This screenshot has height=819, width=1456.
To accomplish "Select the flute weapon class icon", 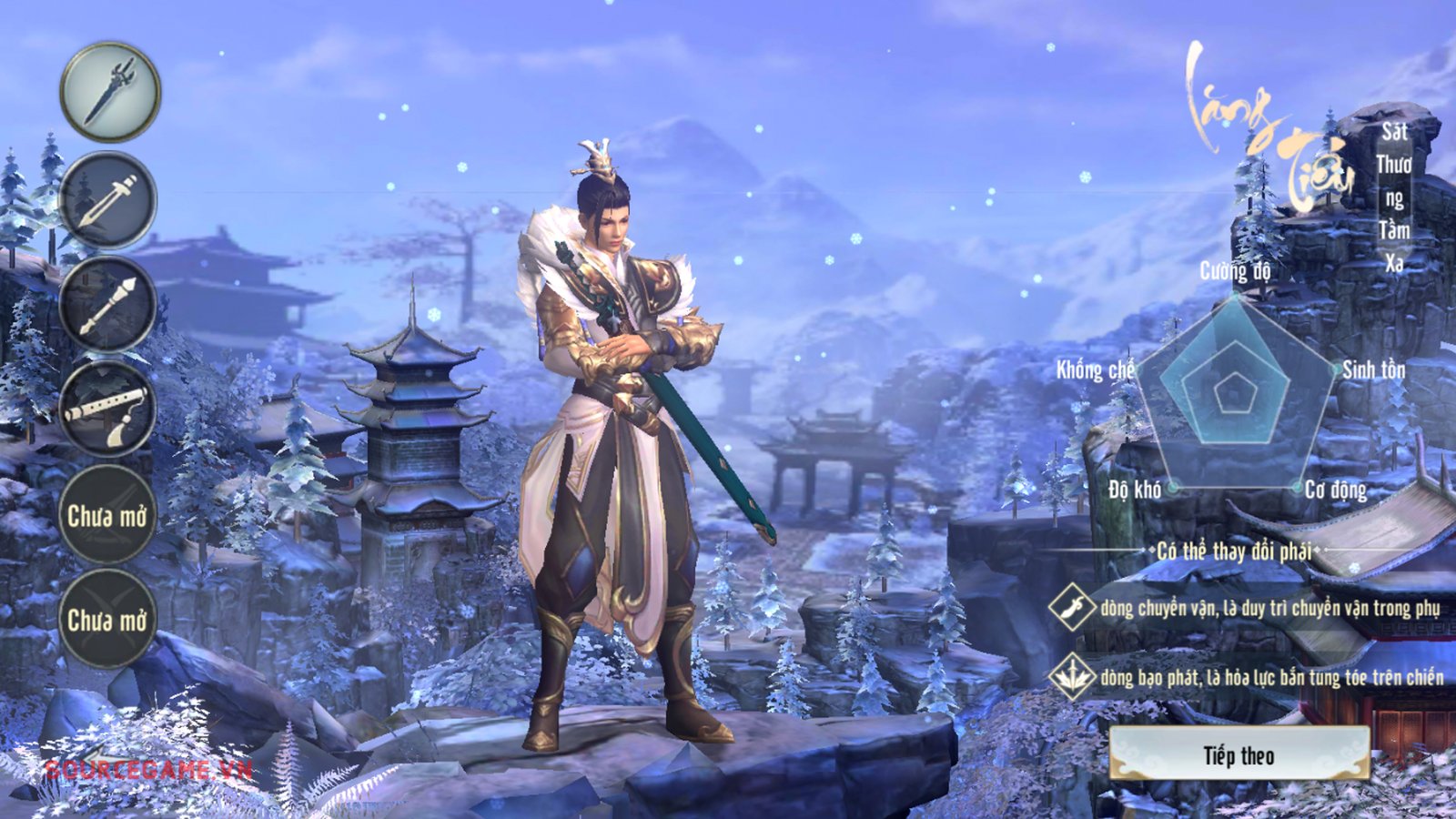I will (x=107, y=409).
